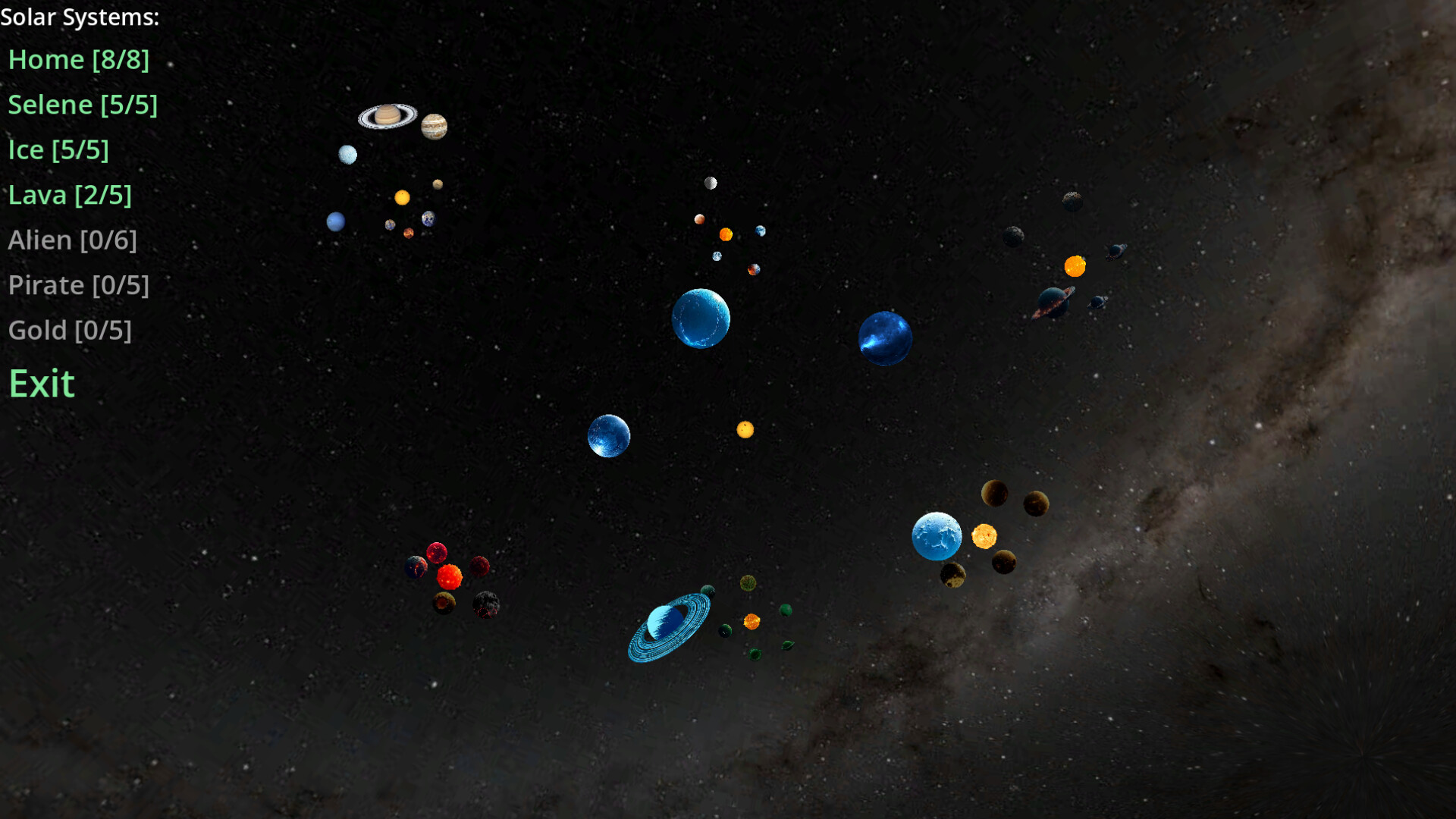Viewport: 1456px width, 819px height.
Task: Select the earth-like blue planet on the right side
Action: [x=937, y=536]
